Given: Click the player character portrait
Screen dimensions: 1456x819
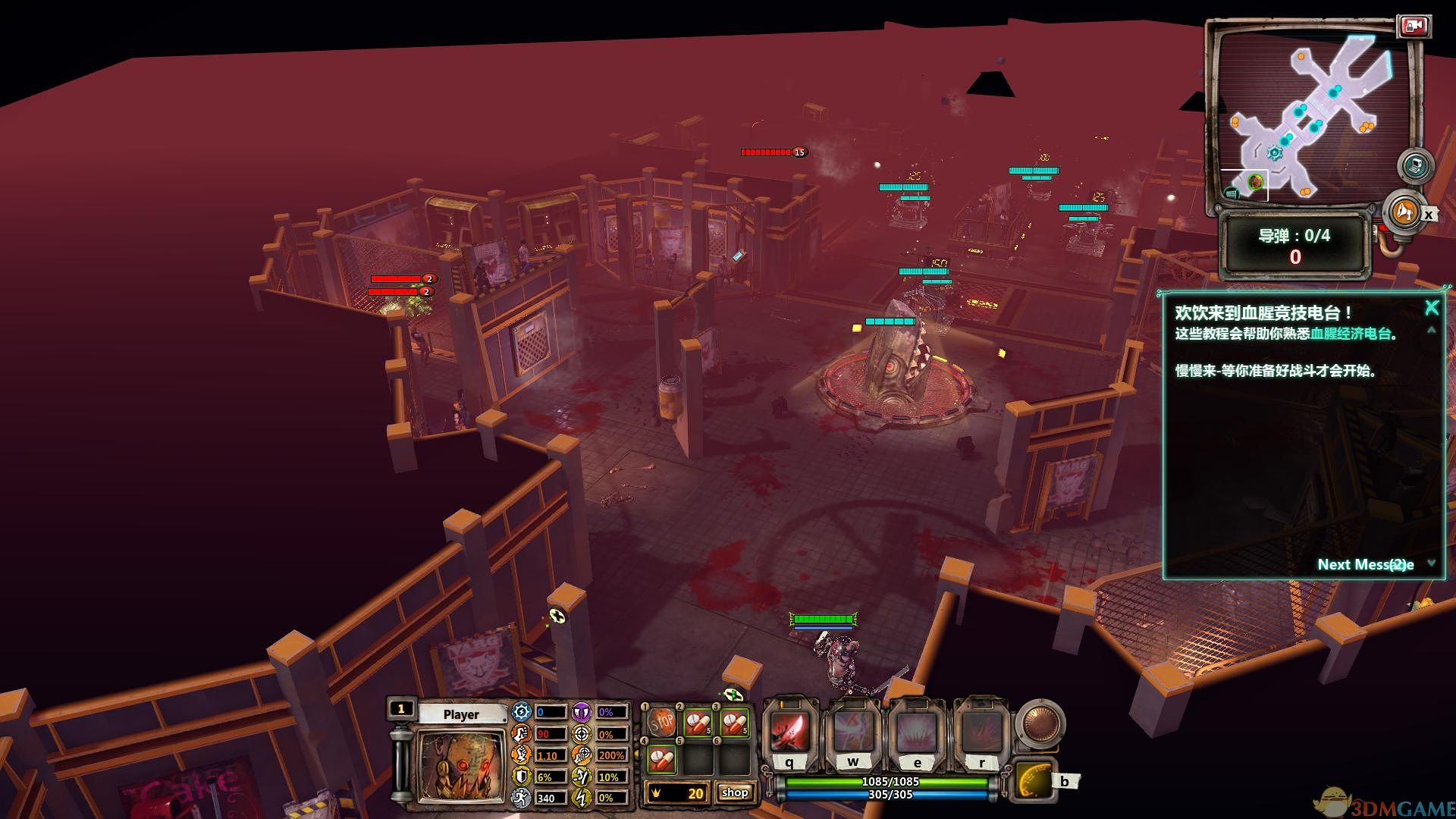Looking at the screenshot, I should [460, 766].
